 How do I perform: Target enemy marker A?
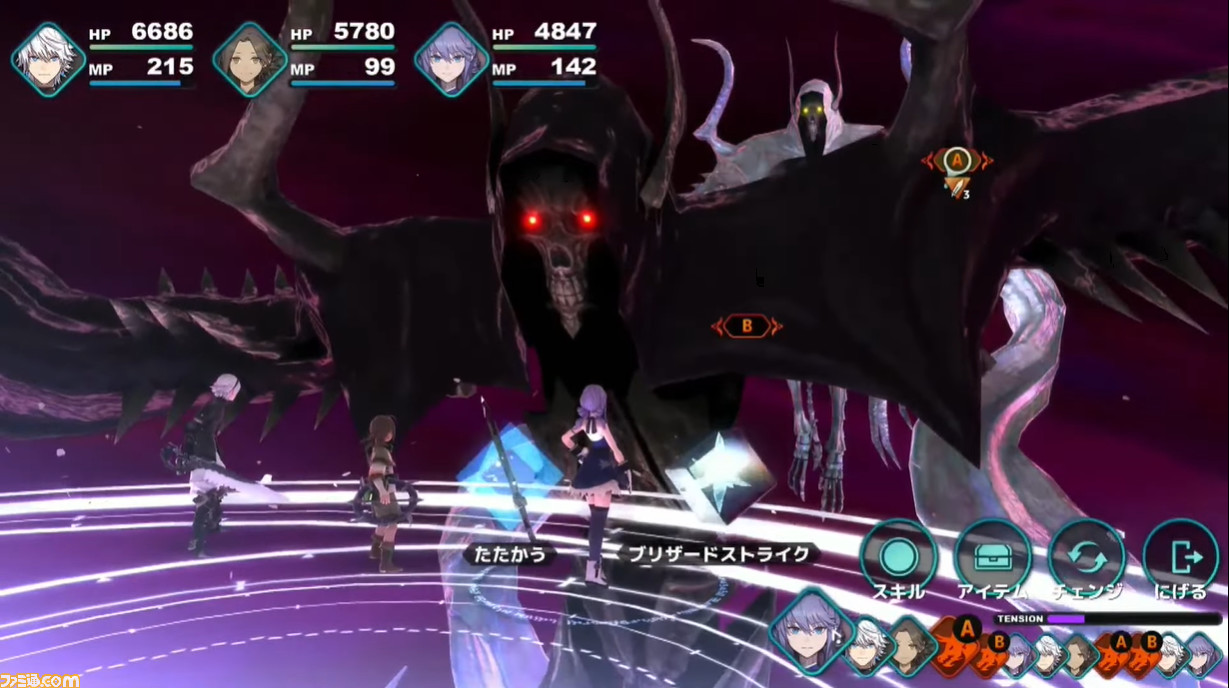tap(957, 159)
